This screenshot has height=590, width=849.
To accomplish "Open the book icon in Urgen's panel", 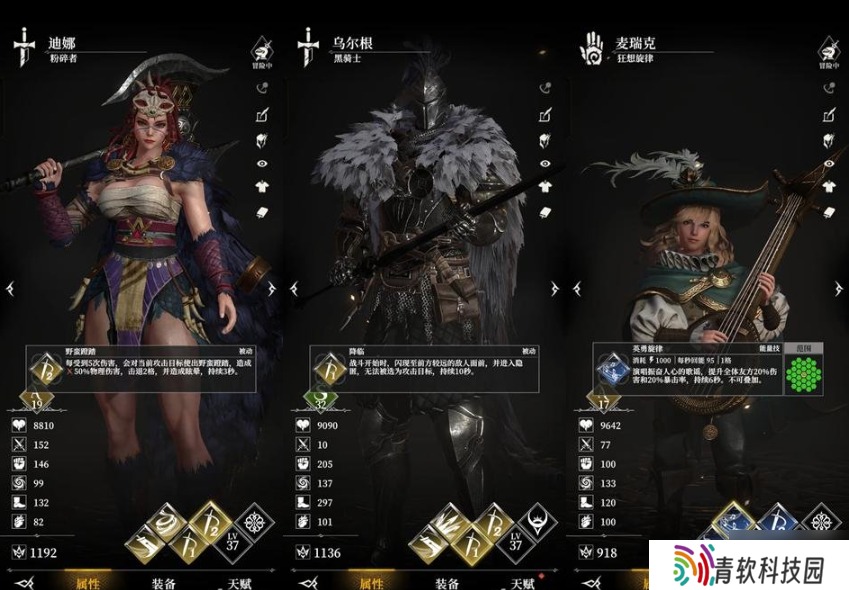I will pyautogui.click(x=546, y=211).
